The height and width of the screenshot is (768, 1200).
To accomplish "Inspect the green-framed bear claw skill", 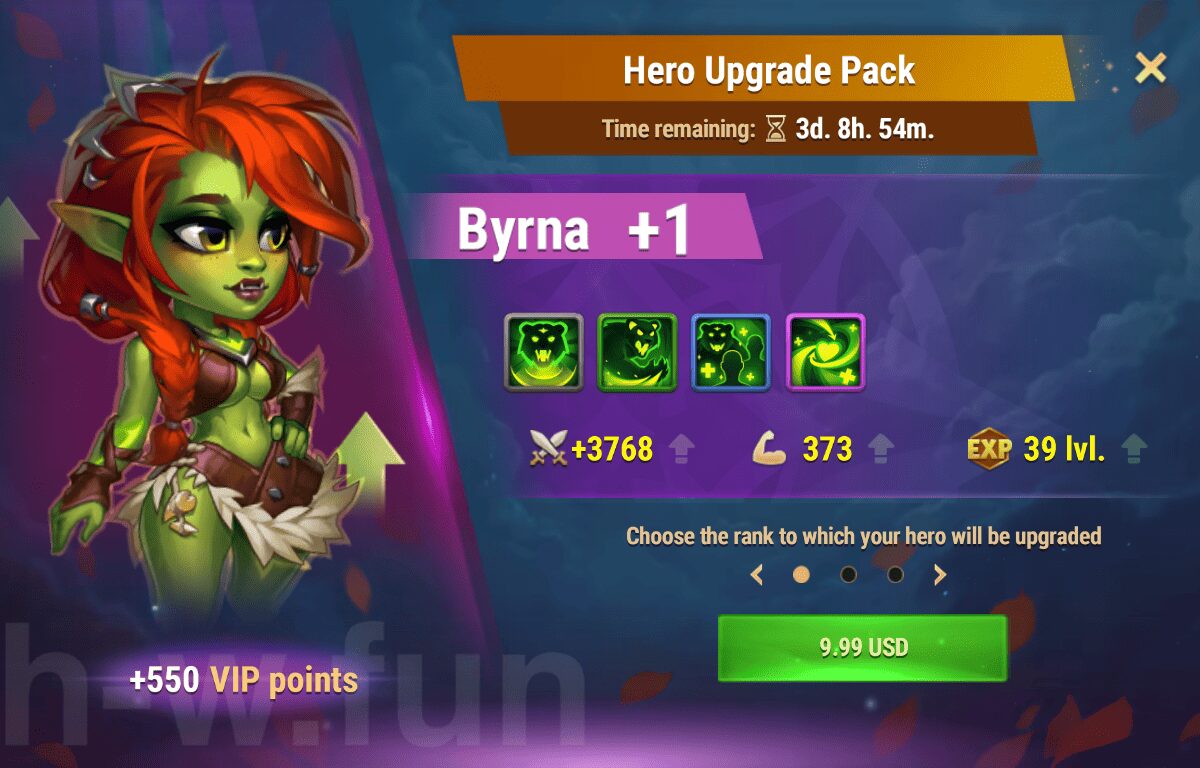I will (x=637, y=352).
